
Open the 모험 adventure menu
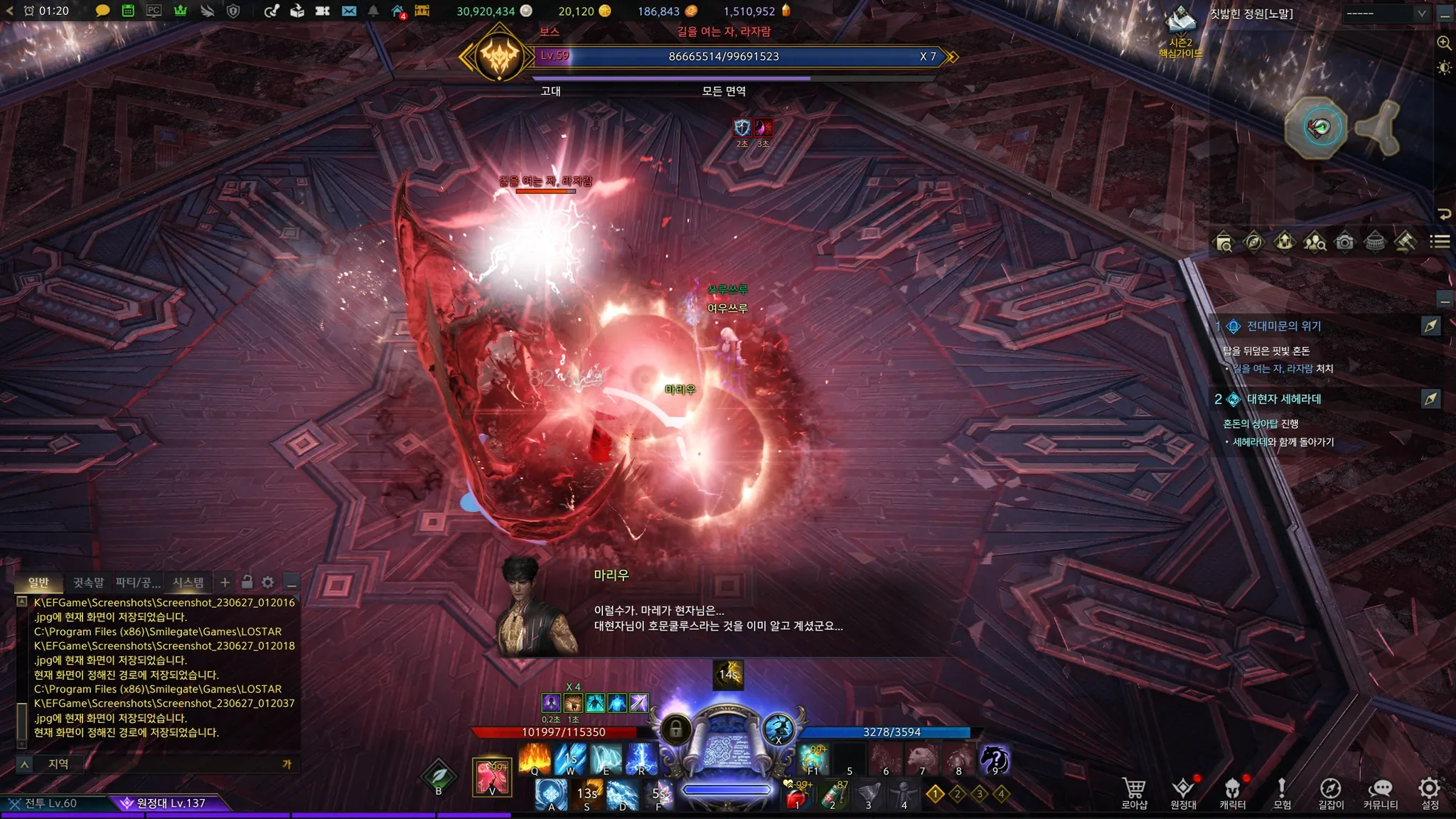tap(1282, 793)
